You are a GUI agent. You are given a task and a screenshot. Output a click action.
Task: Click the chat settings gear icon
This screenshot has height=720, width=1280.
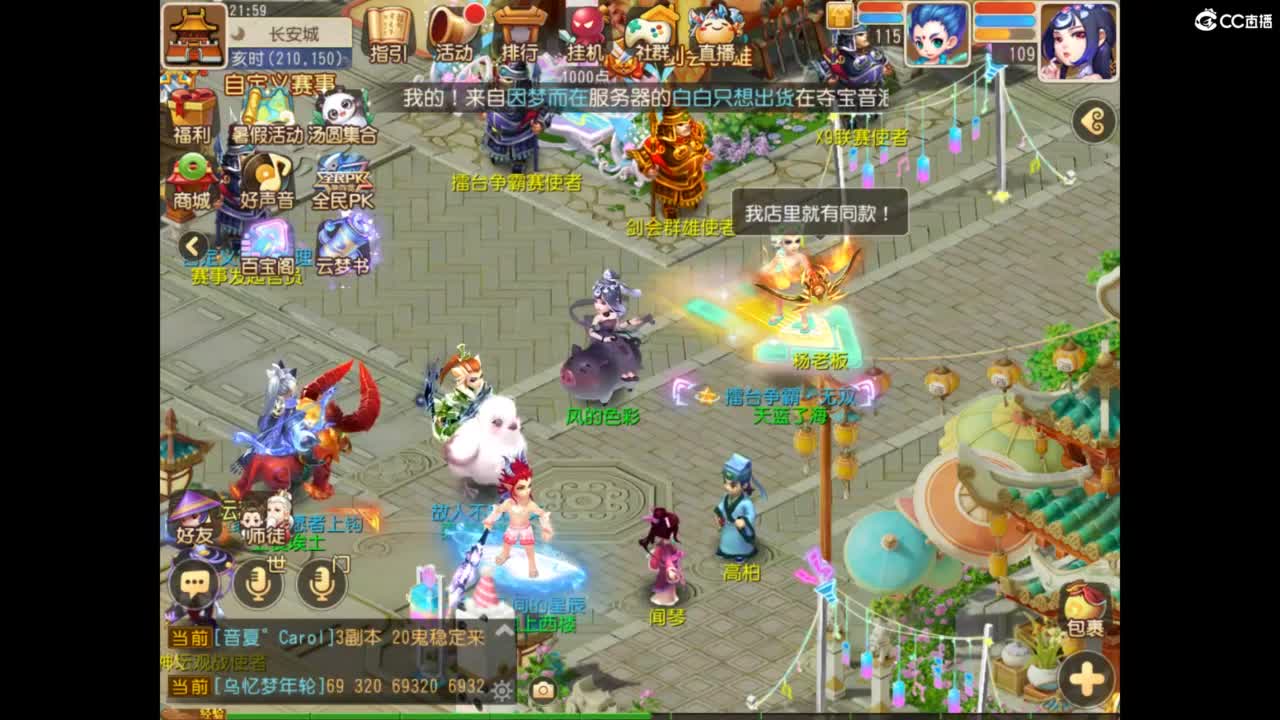(503, 692)
